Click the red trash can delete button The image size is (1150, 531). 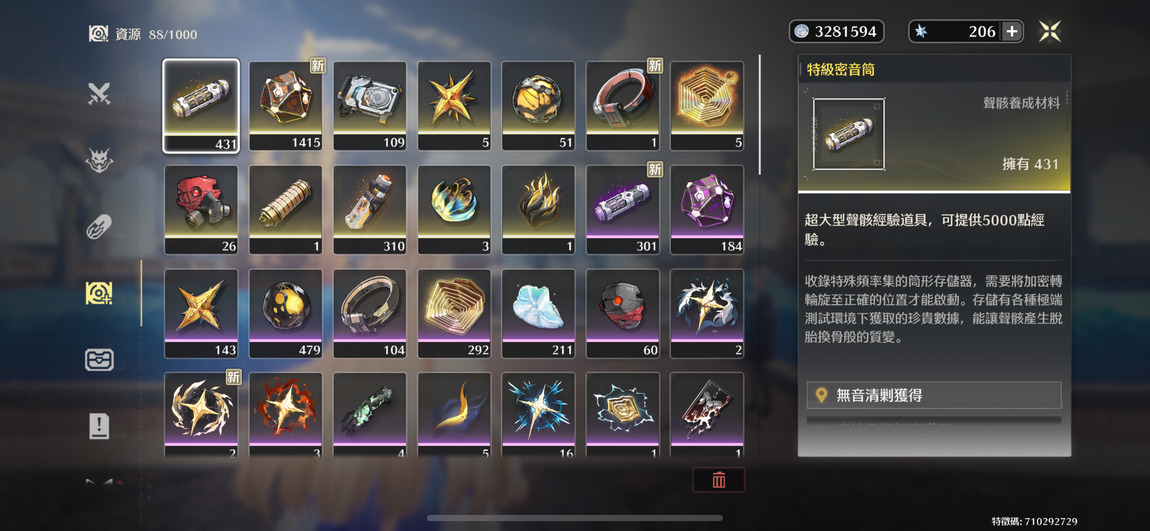click(x=718, y=480)
